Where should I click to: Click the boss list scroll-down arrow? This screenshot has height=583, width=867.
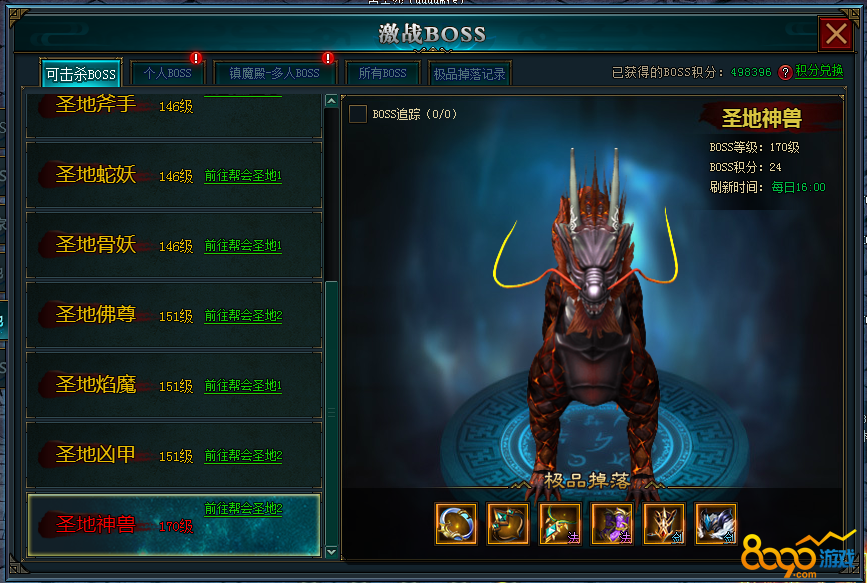pyautogui.click(x=332, y=551)
